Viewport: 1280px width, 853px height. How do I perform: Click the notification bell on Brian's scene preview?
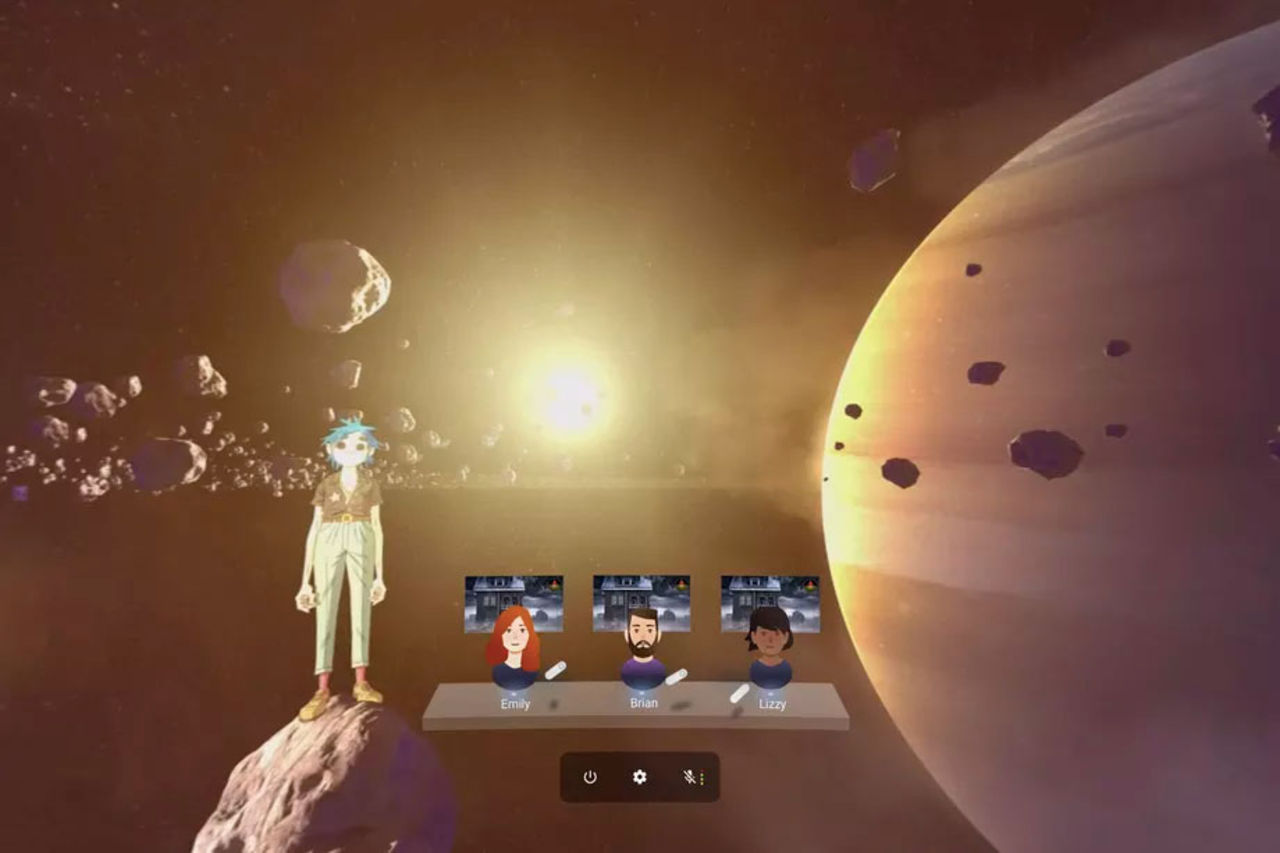(x=681, y=584)
